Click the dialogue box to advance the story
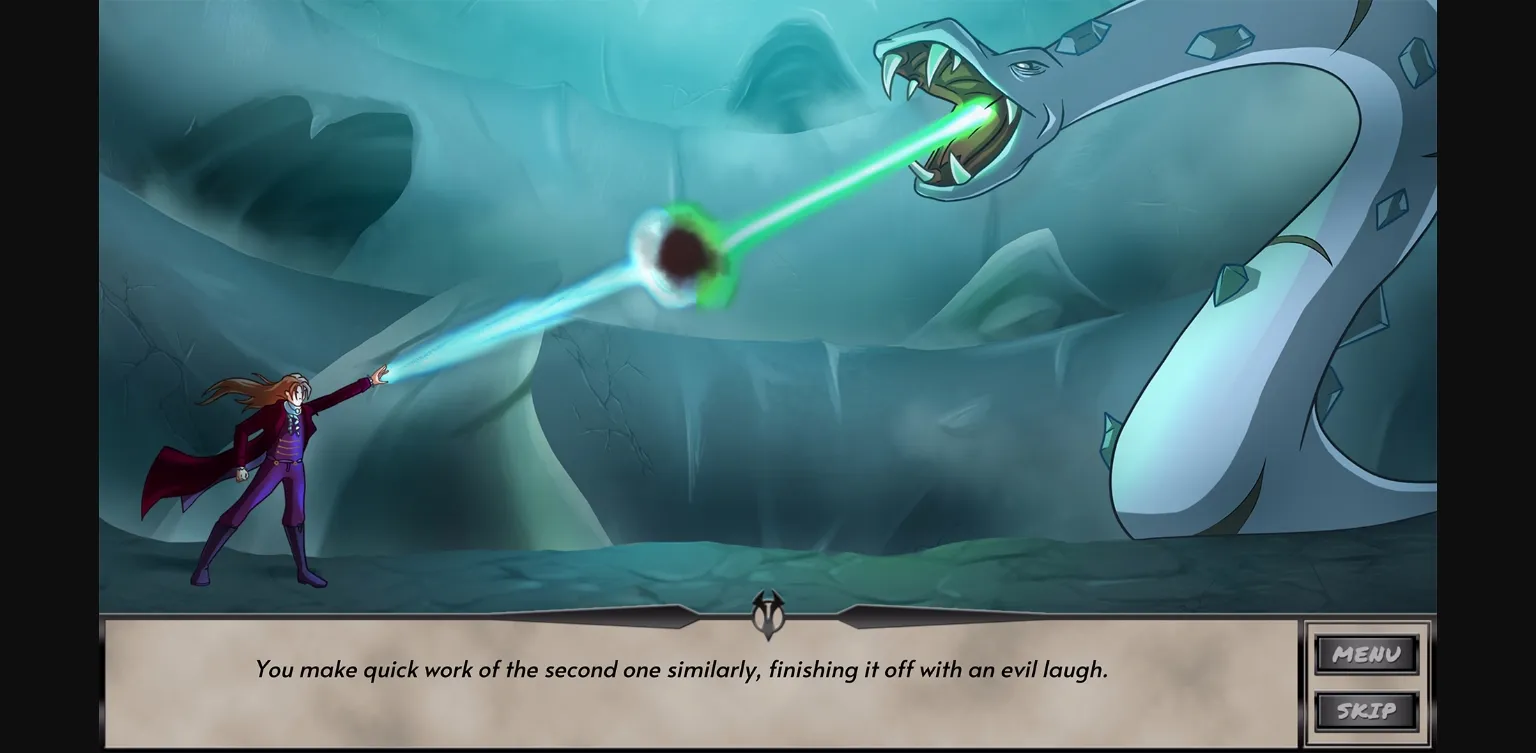The image size is (1536, 753). point(700,690)
